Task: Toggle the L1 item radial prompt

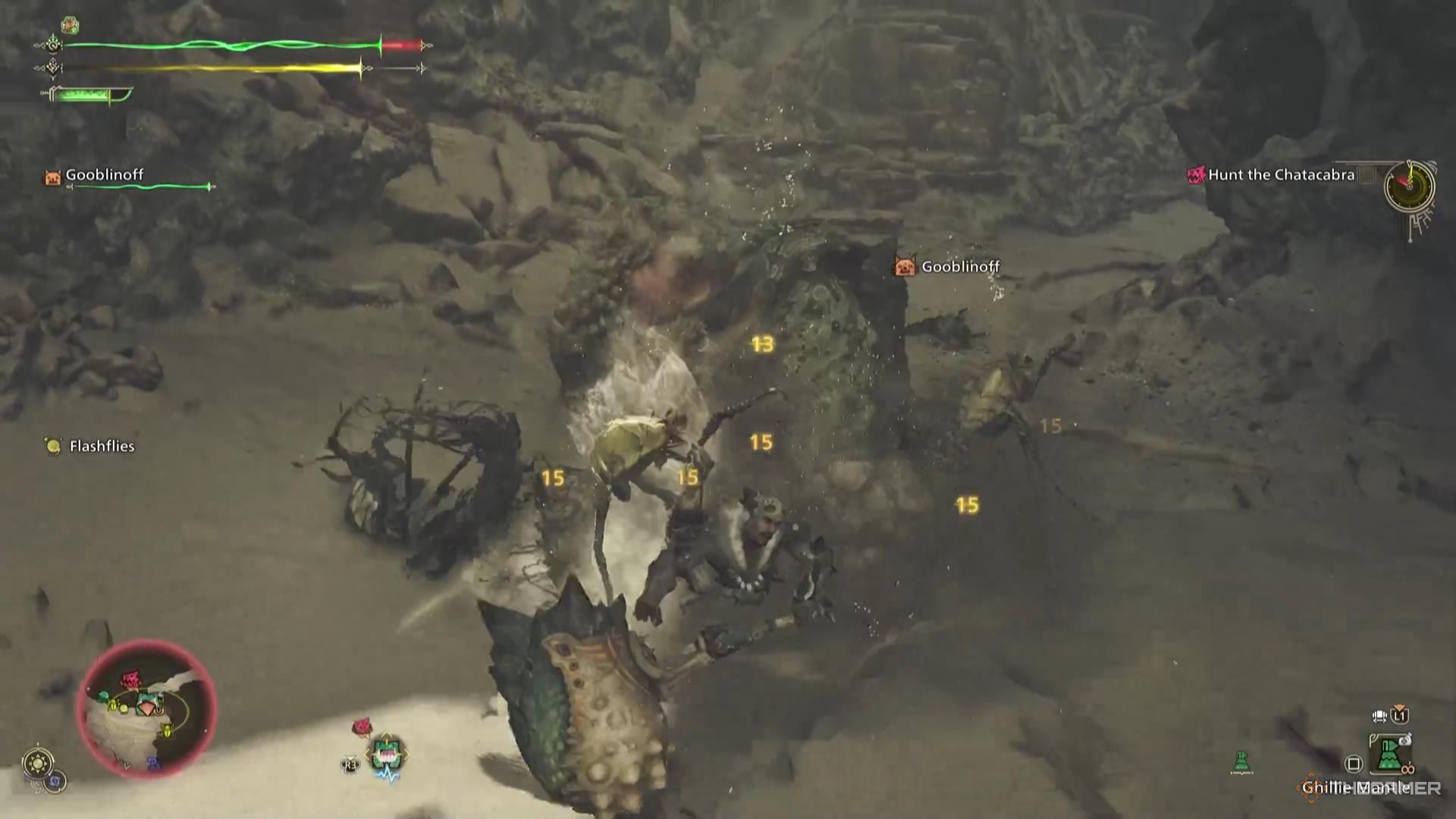Action: coord(1400,714)
